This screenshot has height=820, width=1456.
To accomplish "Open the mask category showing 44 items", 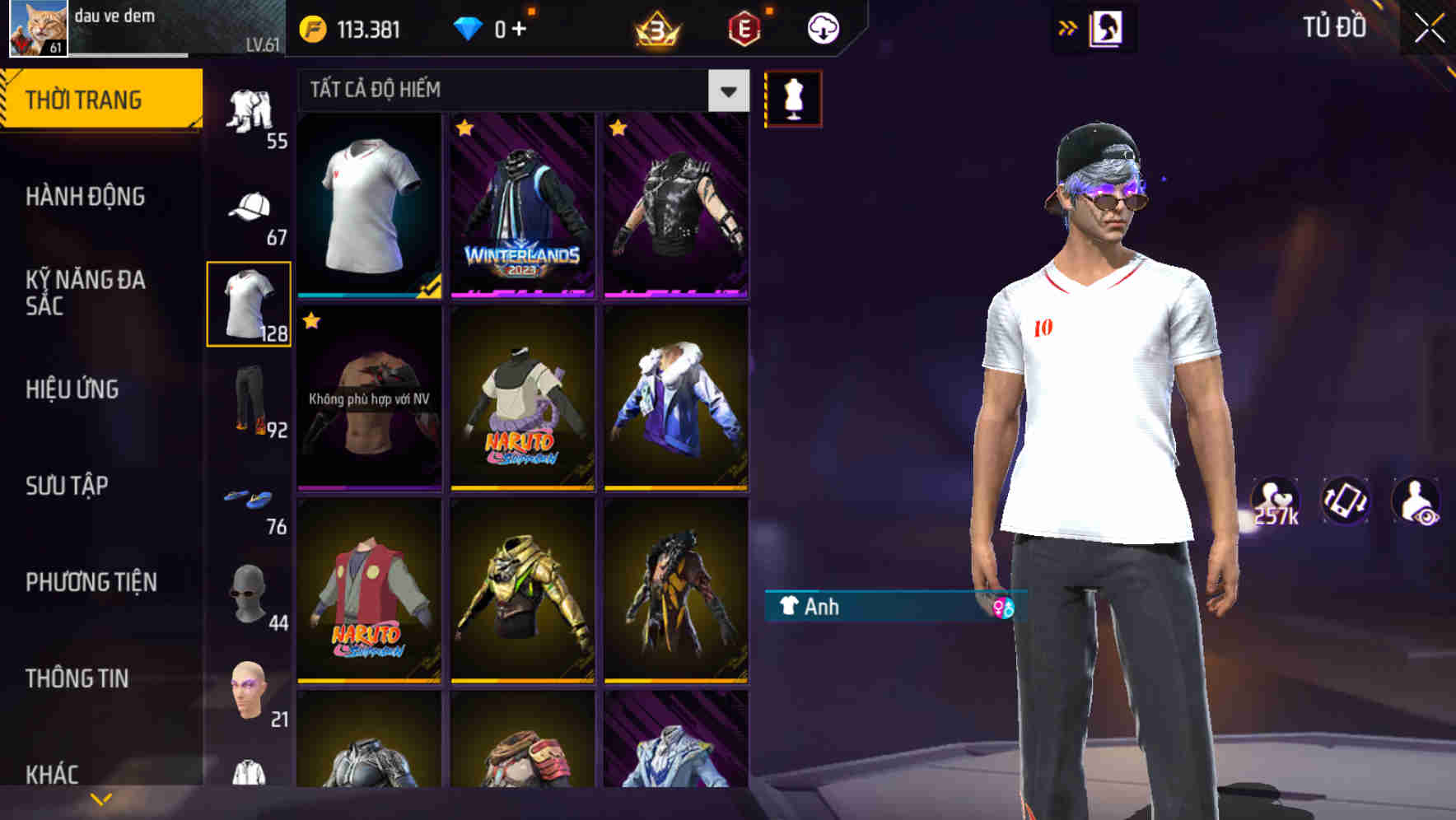I will (x=249, y=593).
